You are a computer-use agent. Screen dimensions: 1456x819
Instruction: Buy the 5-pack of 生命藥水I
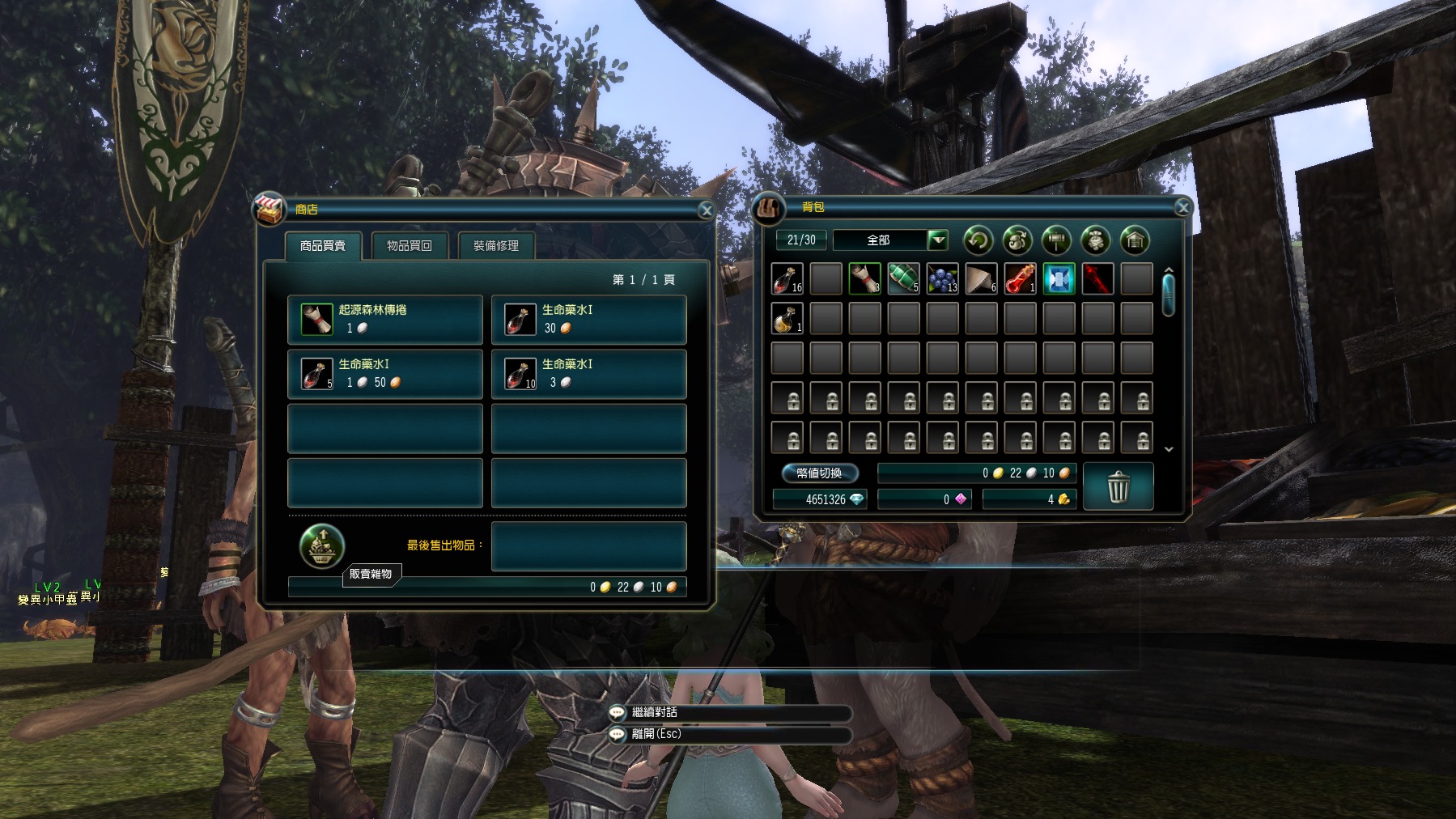[x=385, y=374]
